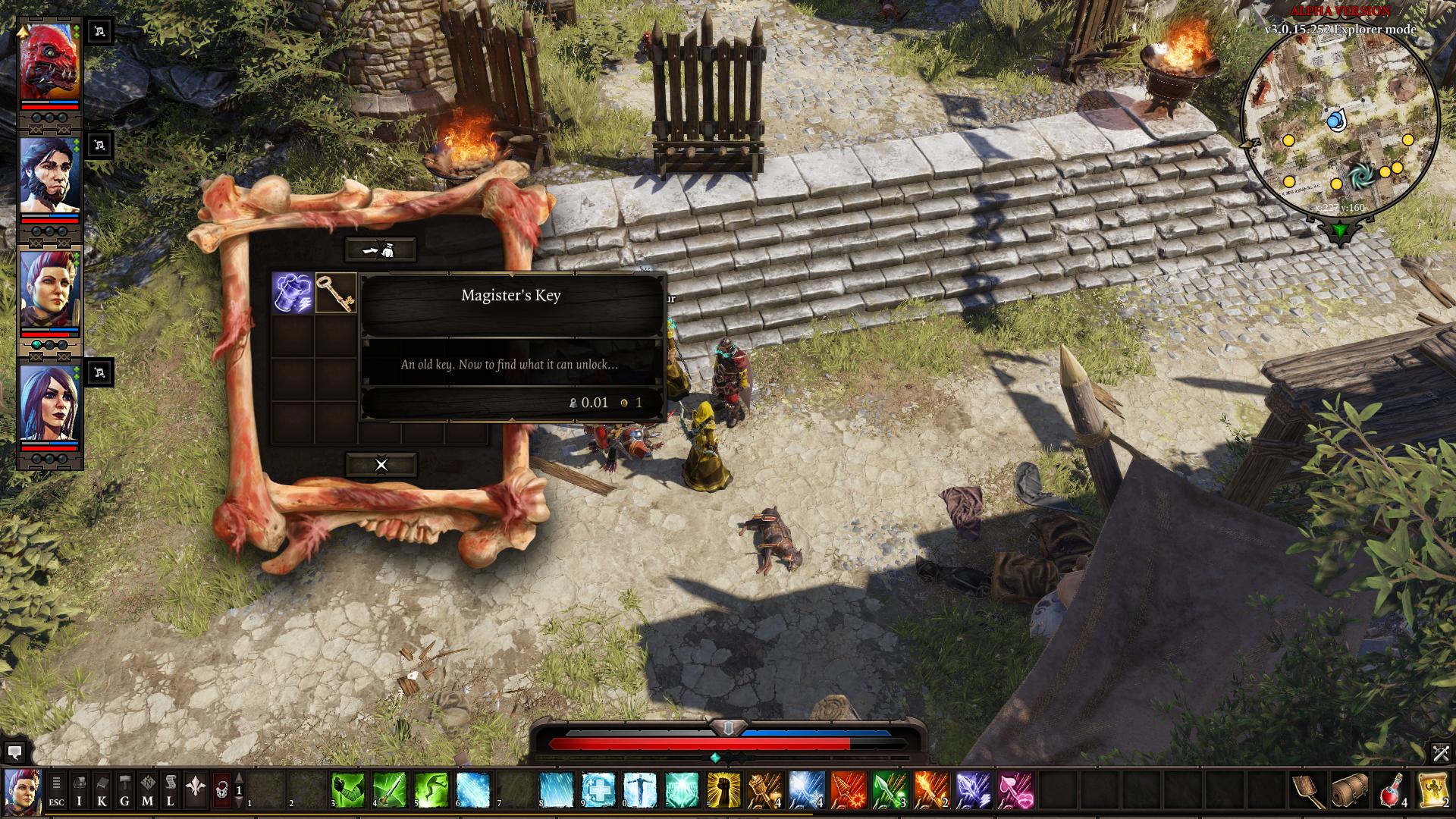The height and width of the screenshot is (819, 1456).
Task: Take the purple lightning skillbook item
Action: [x=293, y=293]
